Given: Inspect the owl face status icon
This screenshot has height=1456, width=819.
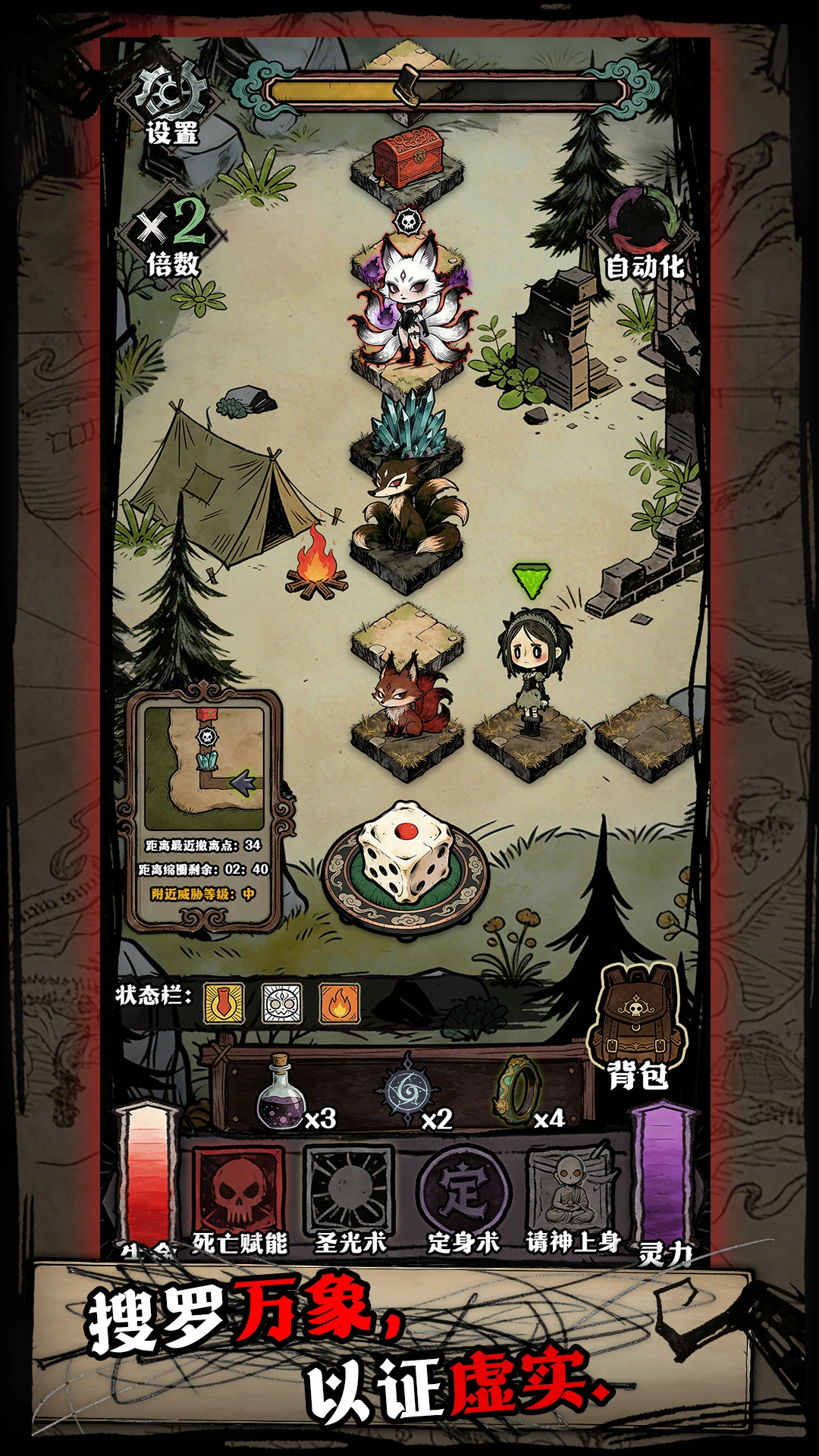Looking at the screenshot, I should pyautogui.click(x=282, y=1003).
